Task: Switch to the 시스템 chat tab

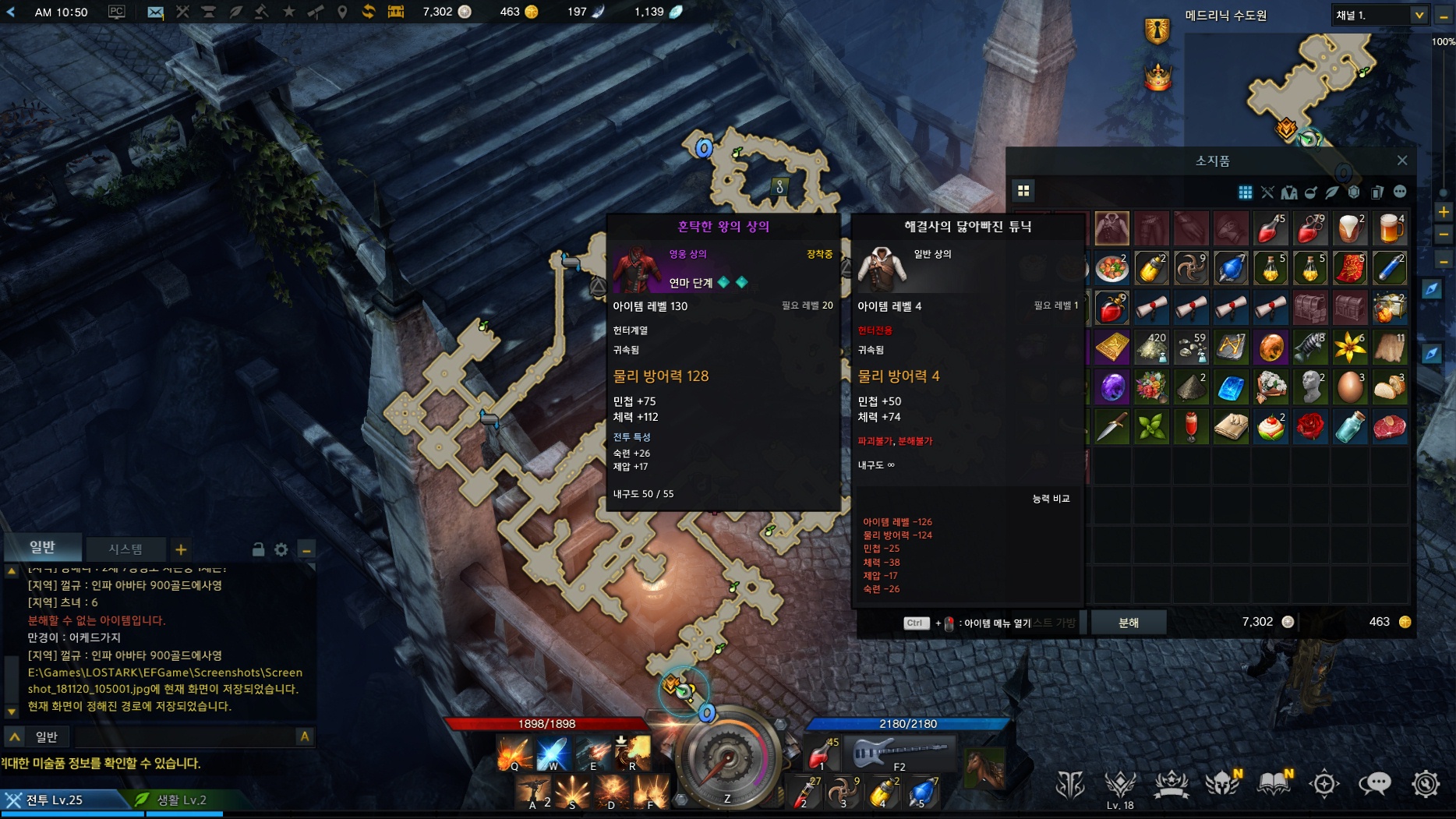Action: click(x=125, y=549)
